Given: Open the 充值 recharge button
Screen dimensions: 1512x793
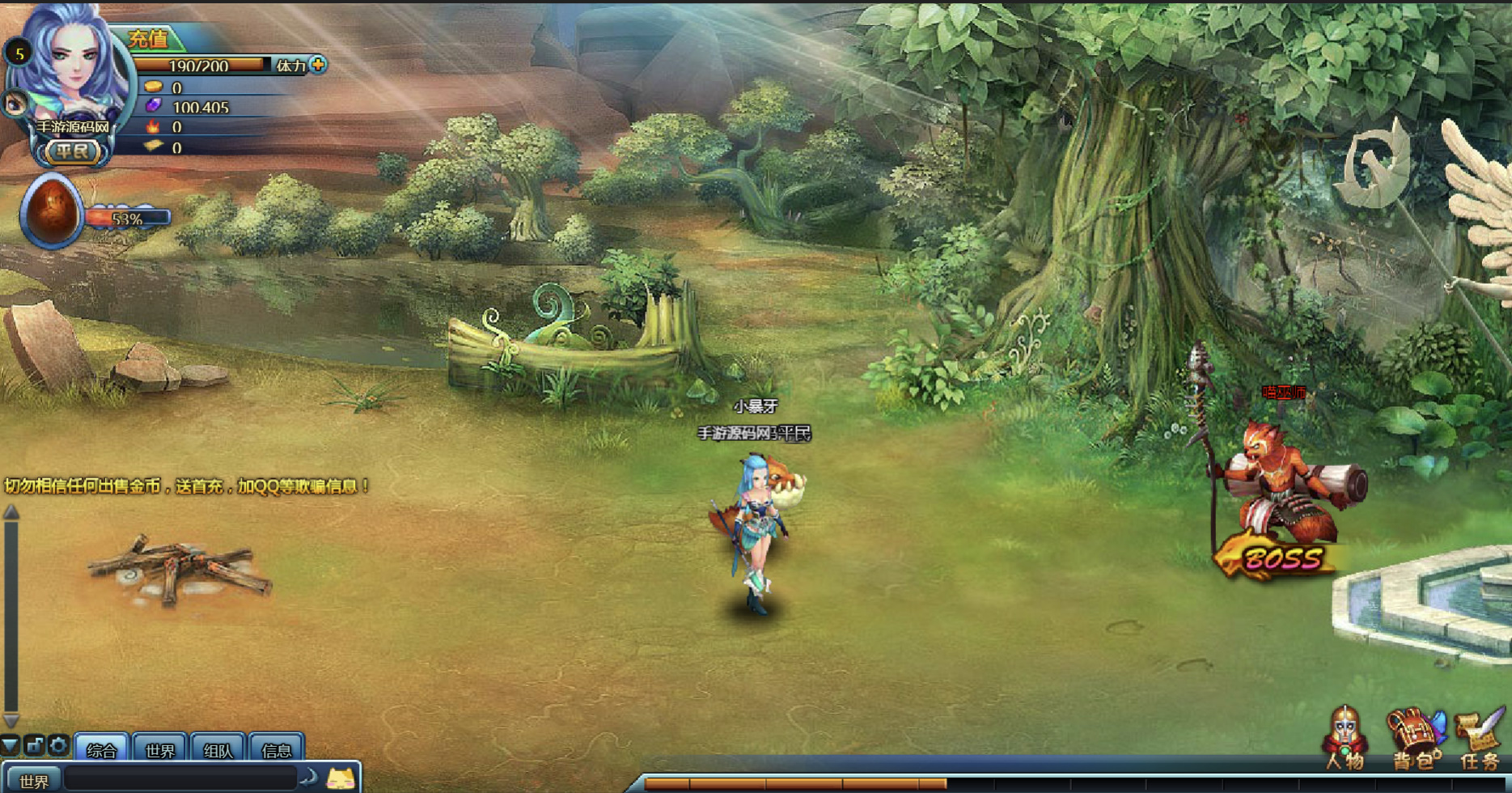Looking at the screenshot, I should (149, 39).
